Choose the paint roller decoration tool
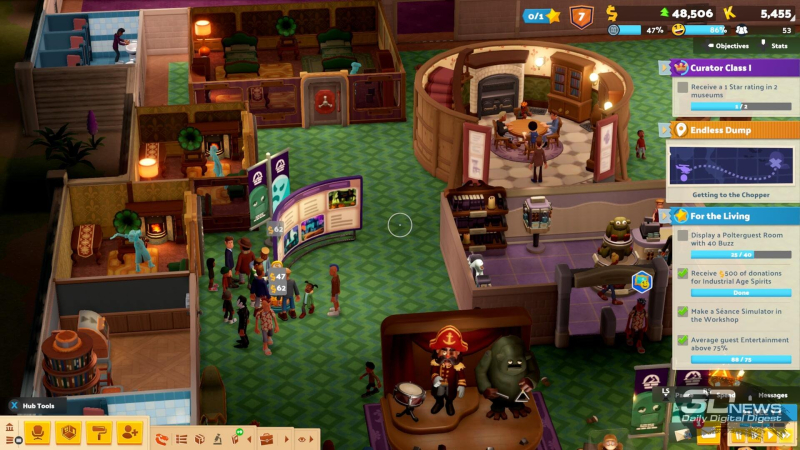Screen dimensions: 800x450 [99, 432]
